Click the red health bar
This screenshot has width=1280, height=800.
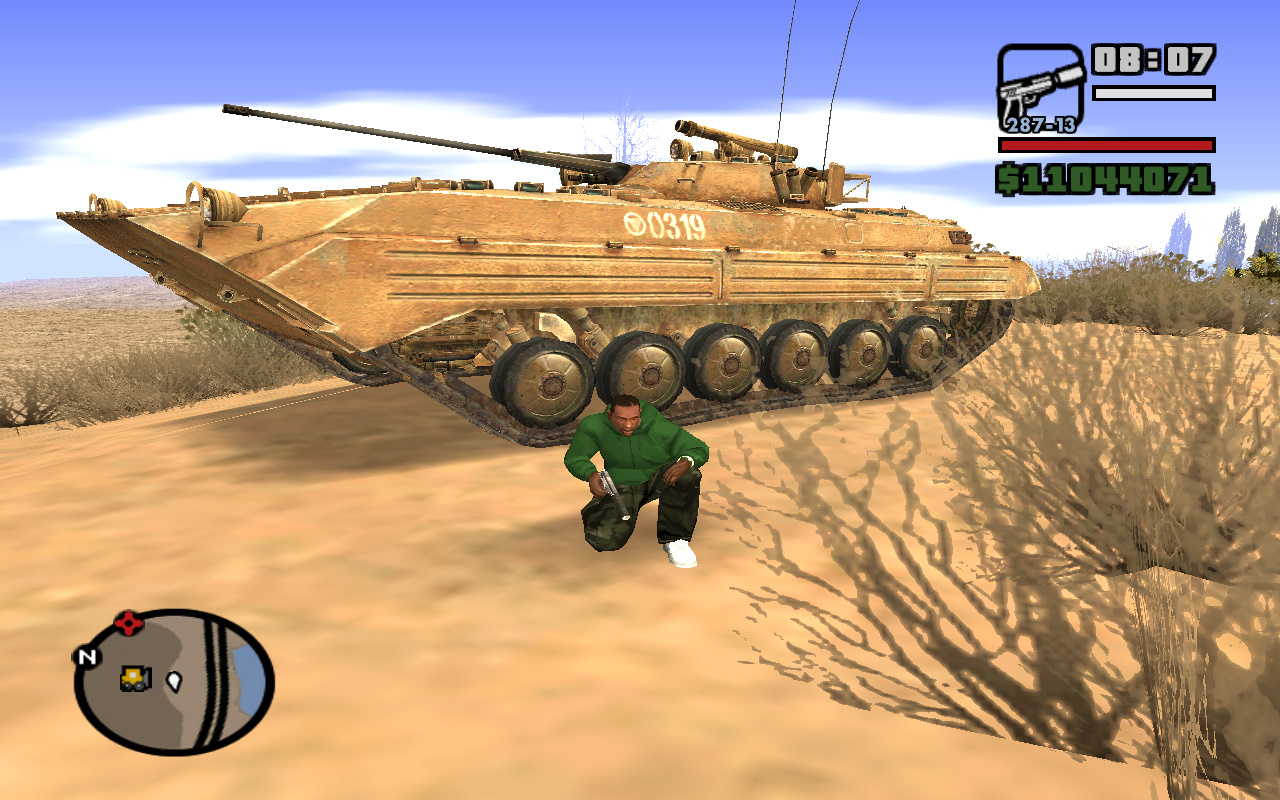tap(1105, 143)
